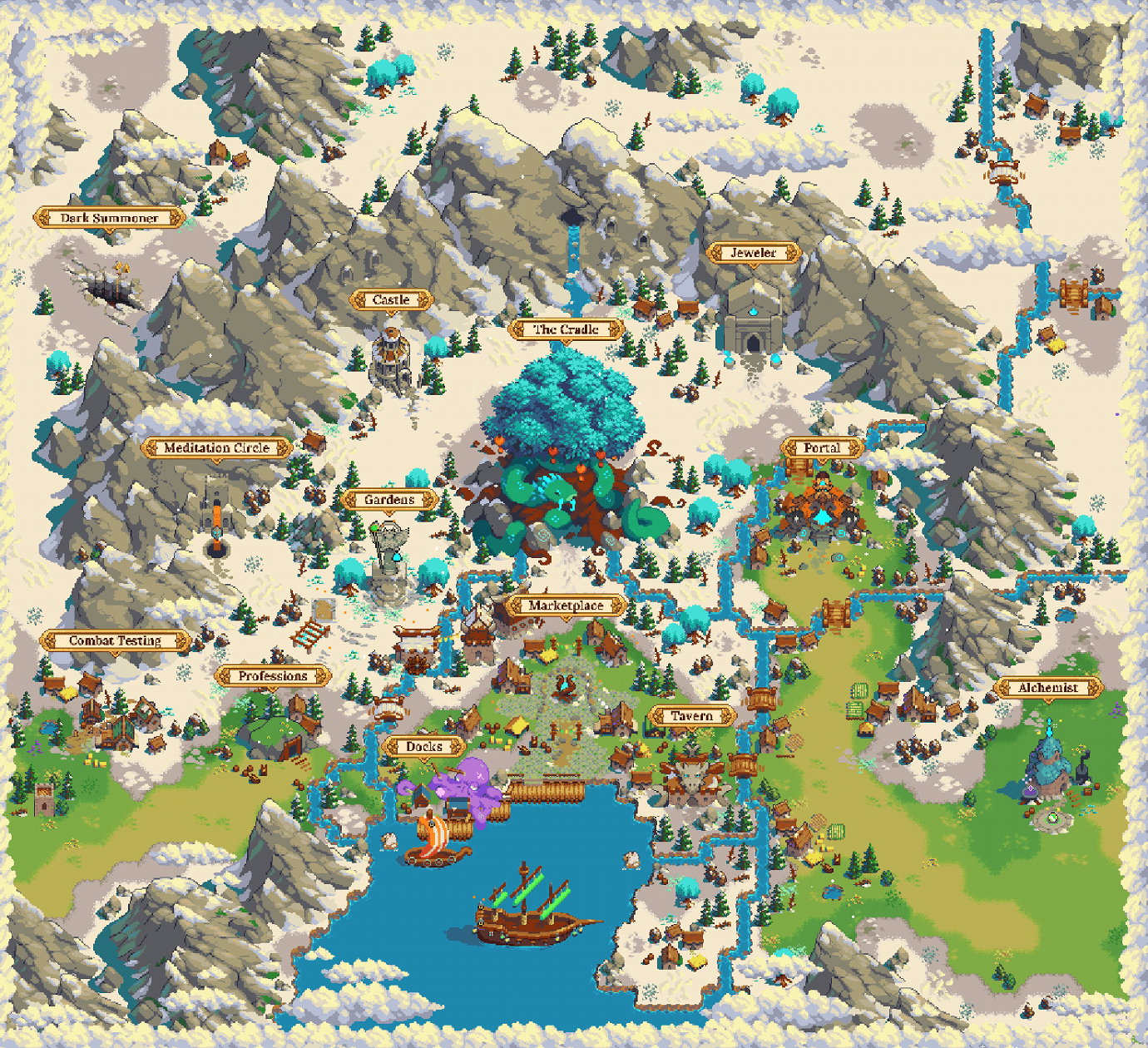
Task: Click the Castle banner
Action: [x=392, y=300]
